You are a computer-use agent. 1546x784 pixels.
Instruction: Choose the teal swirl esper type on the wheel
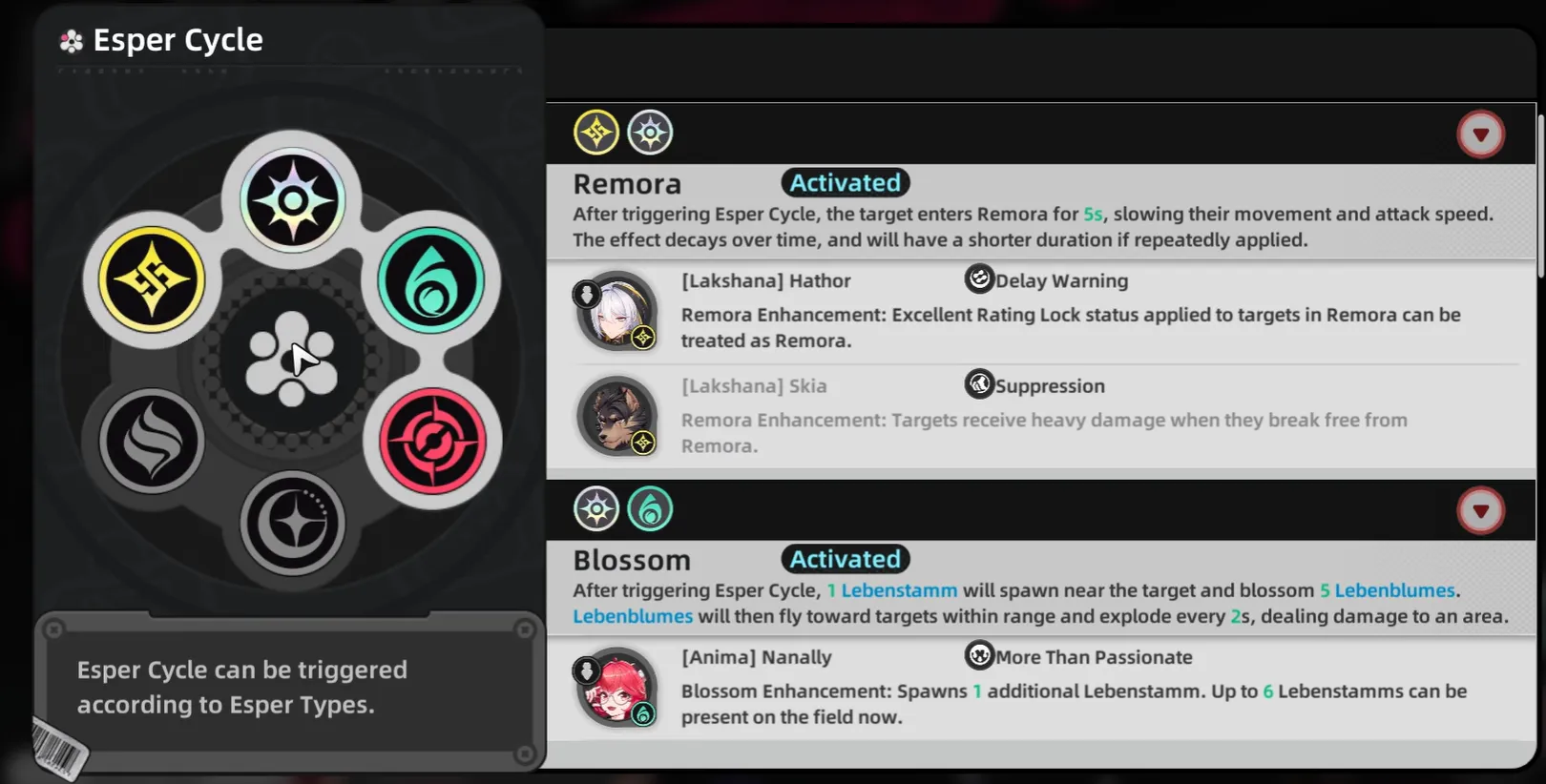pos(431,279)
